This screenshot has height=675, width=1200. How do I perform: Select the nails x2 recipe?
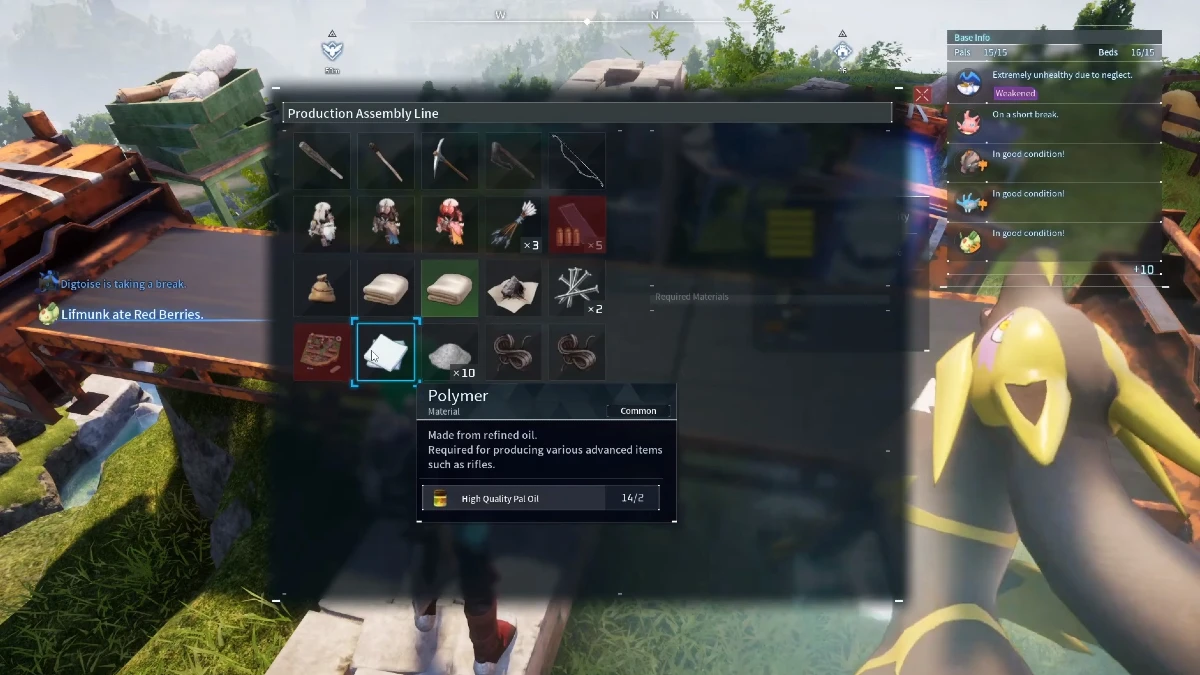[577, 288]
